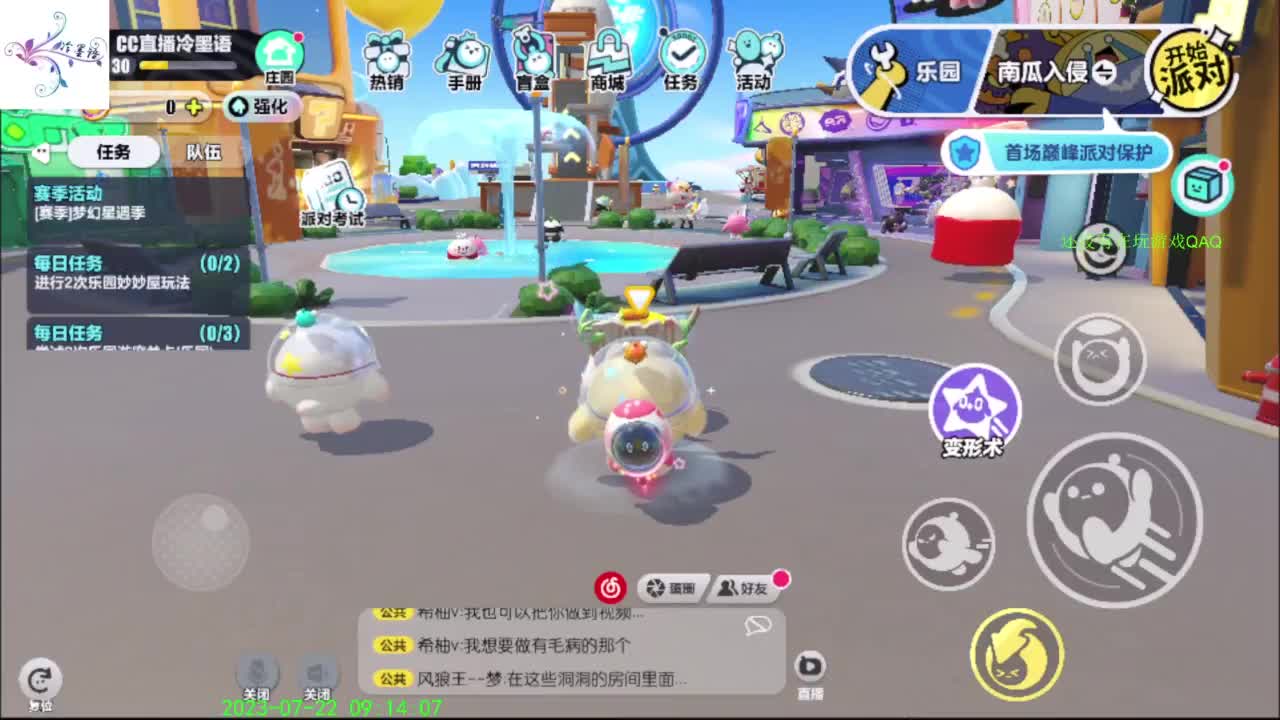
Task: Click the 强化 enhance button
Action: click(x=263, y=108)
